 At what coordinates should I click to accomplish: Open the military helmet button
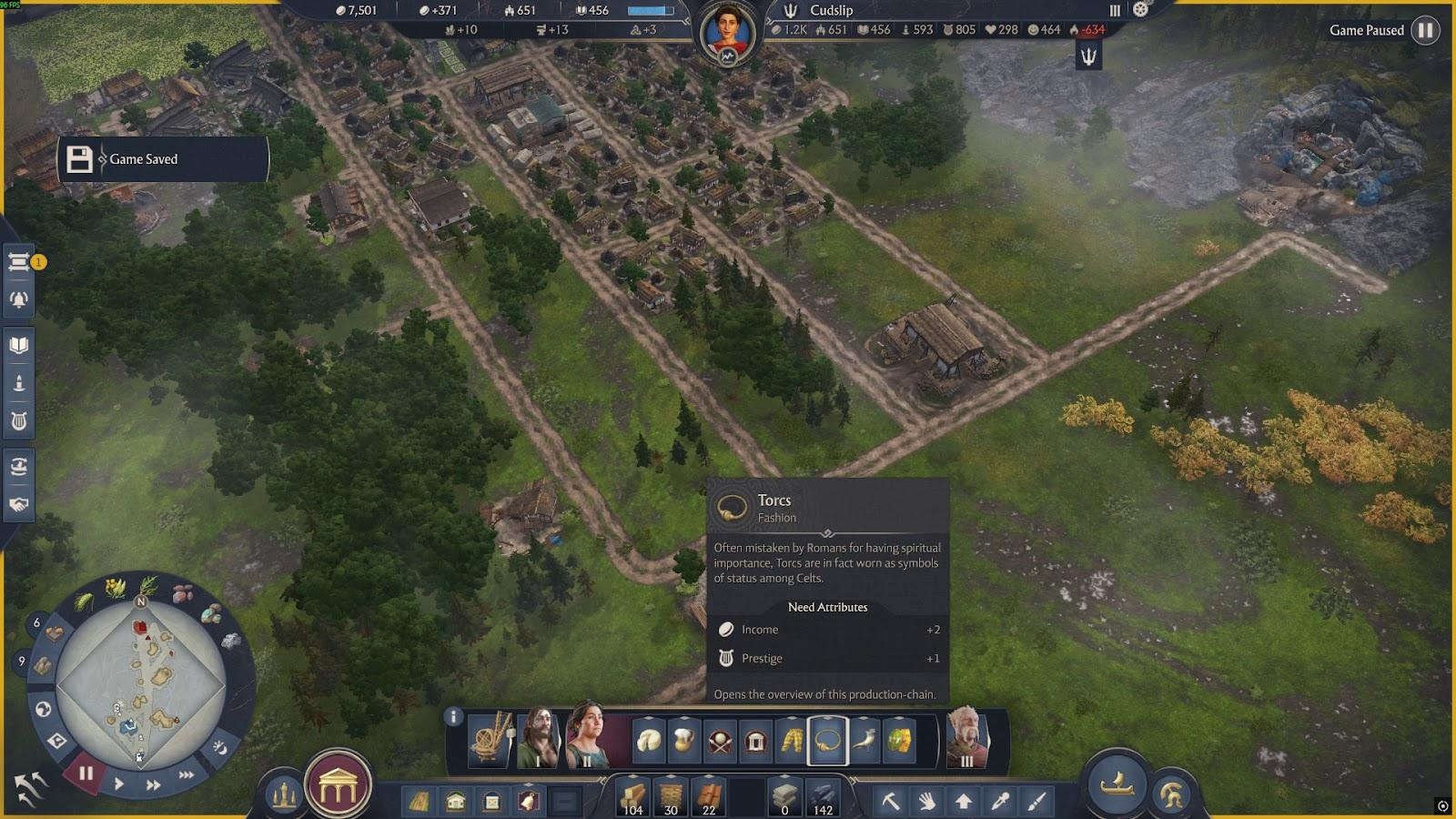(x=1172, y=795)
